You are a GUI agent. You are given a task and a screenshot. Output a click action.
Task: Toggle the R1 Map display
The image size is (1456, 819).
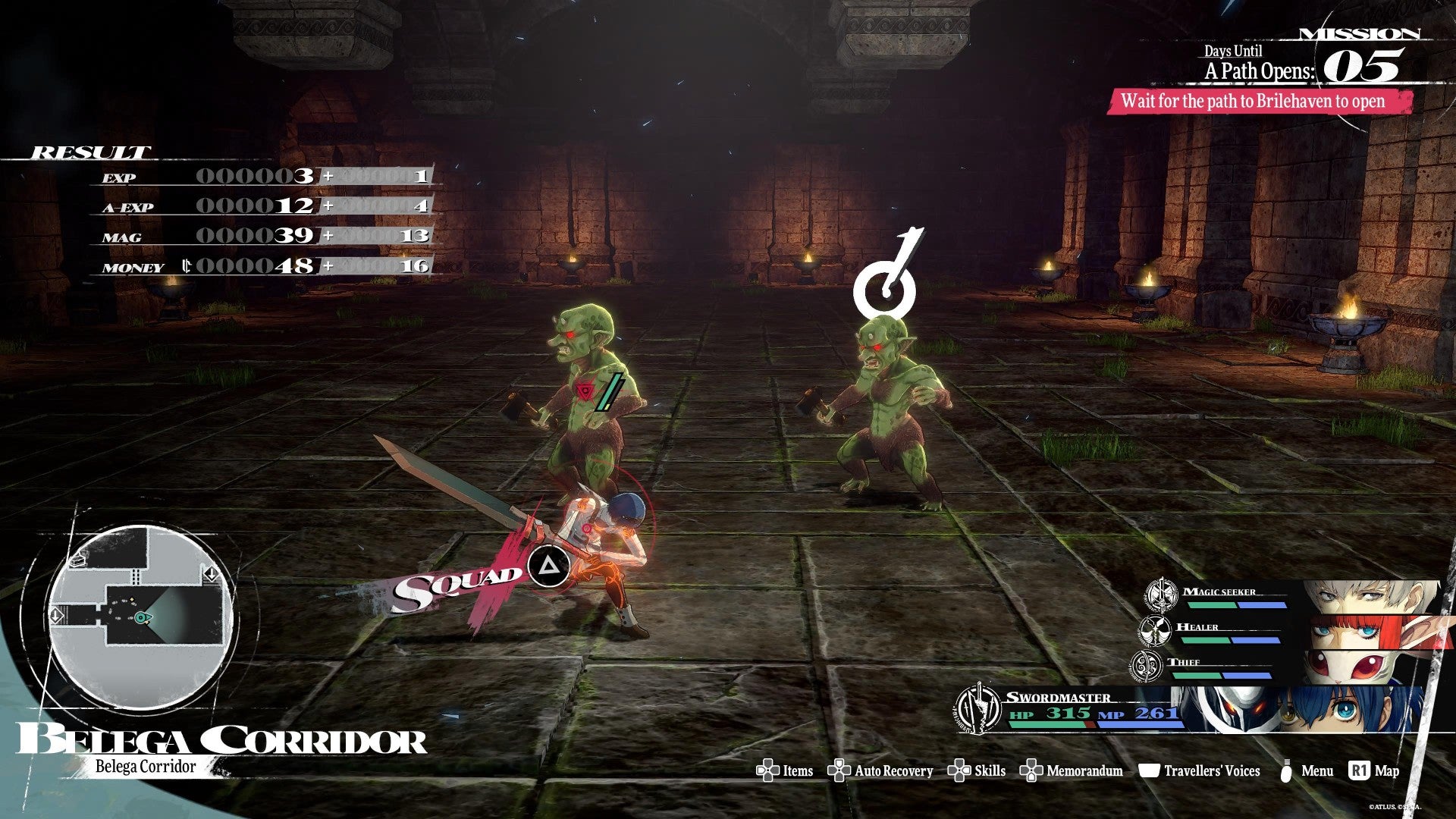coord(1359,771)
